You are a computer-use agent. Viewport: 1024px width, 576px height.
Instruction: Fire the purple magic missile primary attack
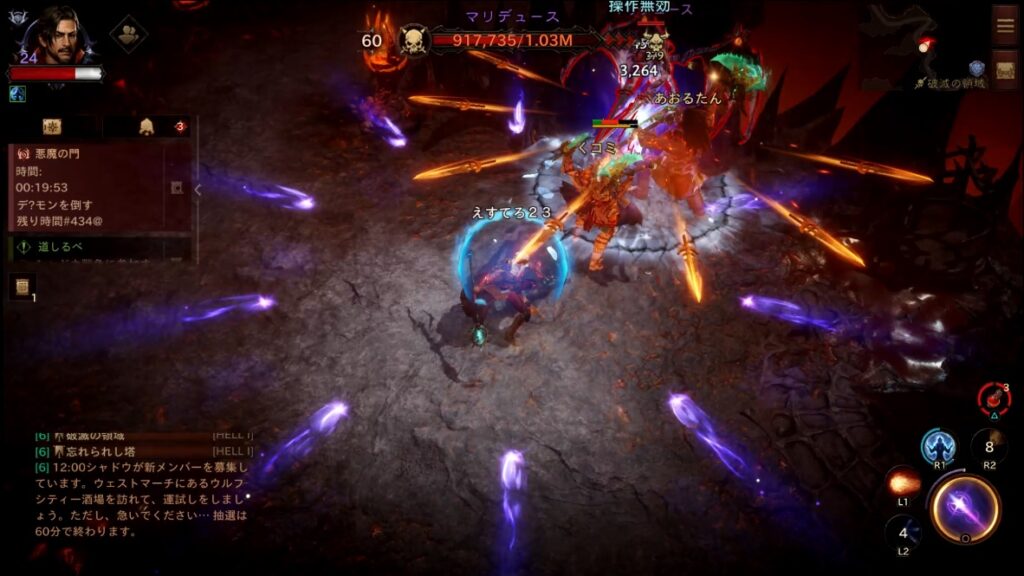pyautogui.click(x=964, y=508)
